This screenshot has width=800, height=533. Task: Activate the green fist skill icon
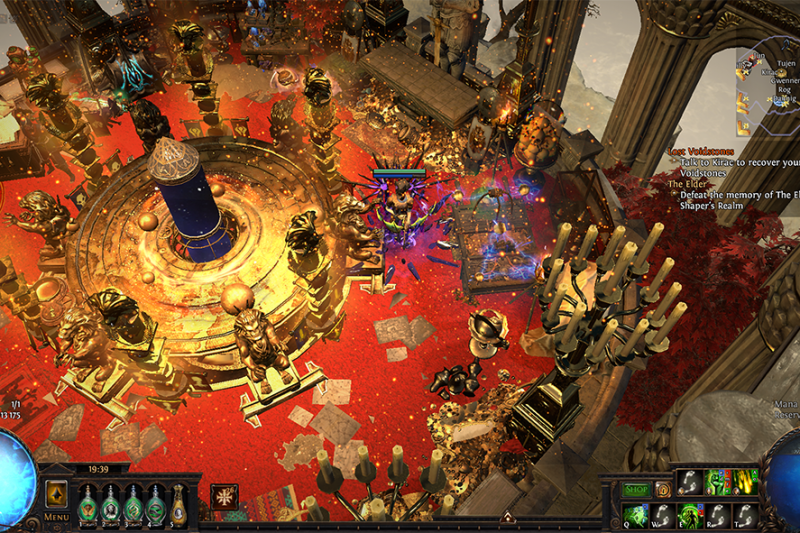pos(712,481)
